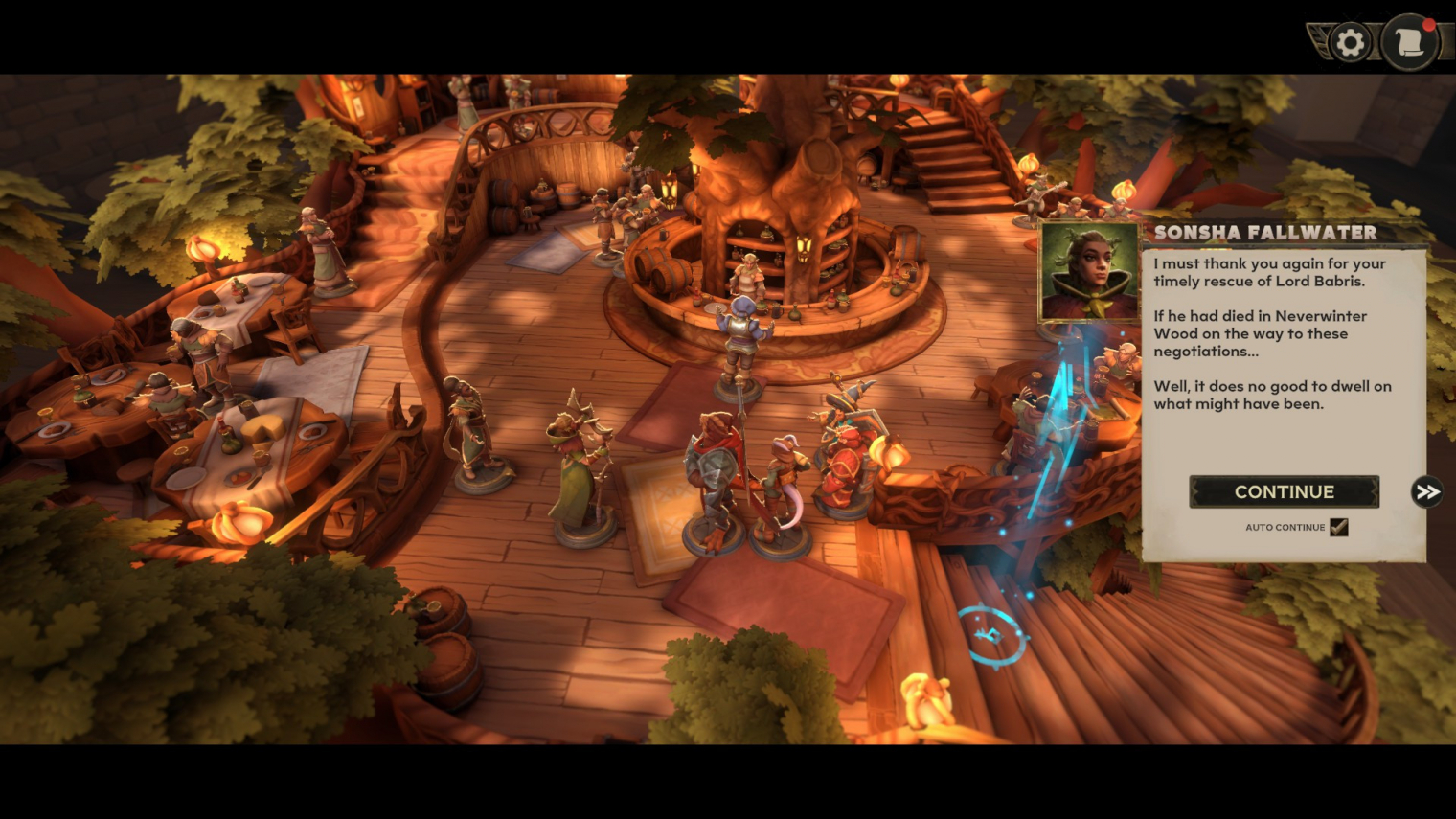Open the scroll journal log
The width and height of the screenshot is (1456, 819).
(1410, 42)
